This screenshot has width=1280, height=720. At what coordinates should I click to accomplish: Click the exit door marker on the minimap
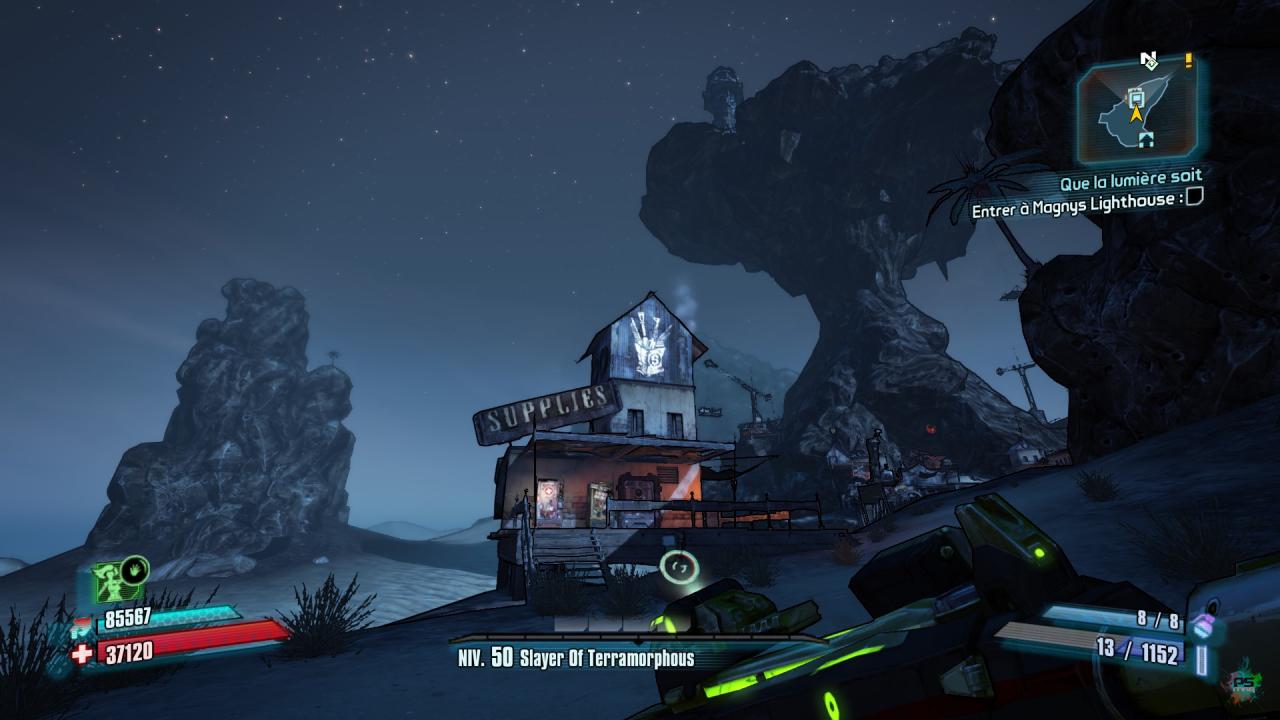point(1145,139)
